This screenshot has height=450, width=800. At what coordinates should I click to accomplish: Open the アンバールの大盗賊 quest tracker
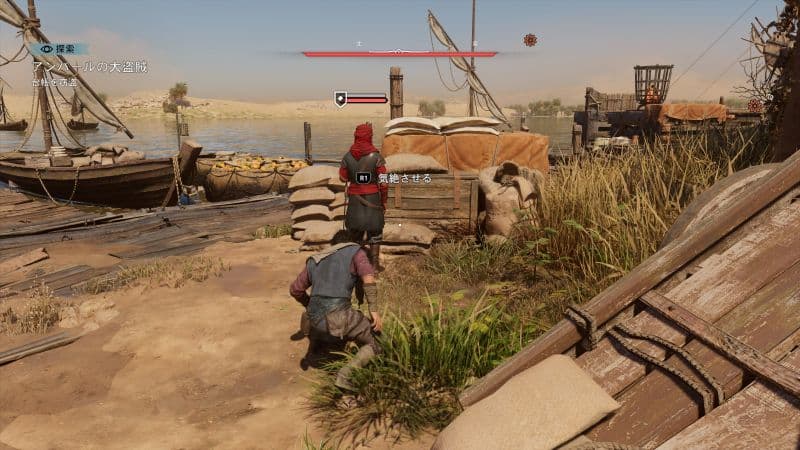(x=90, y=66)
